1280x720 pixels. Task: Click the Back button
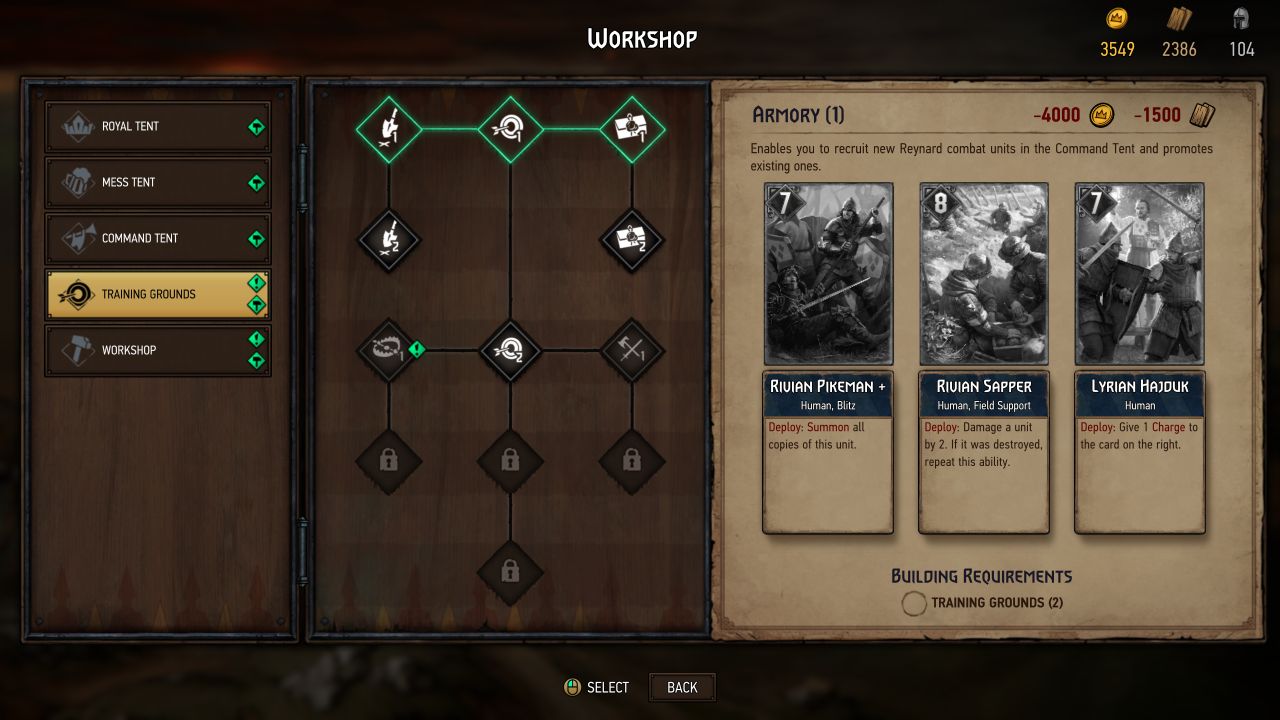(x=682, y=687)
